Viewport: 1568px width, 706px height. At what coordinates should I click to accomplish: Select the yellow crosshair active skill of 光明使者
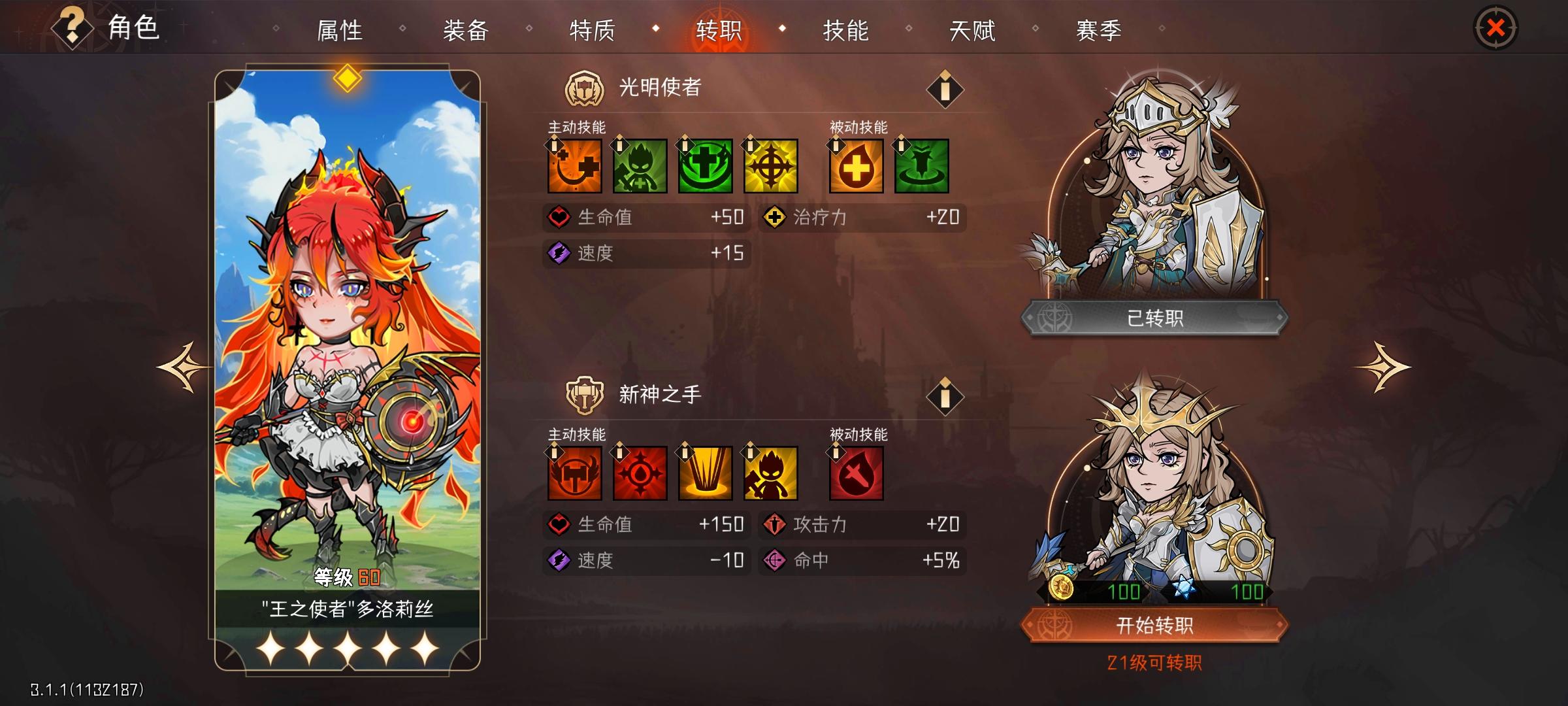pos(770,167)
